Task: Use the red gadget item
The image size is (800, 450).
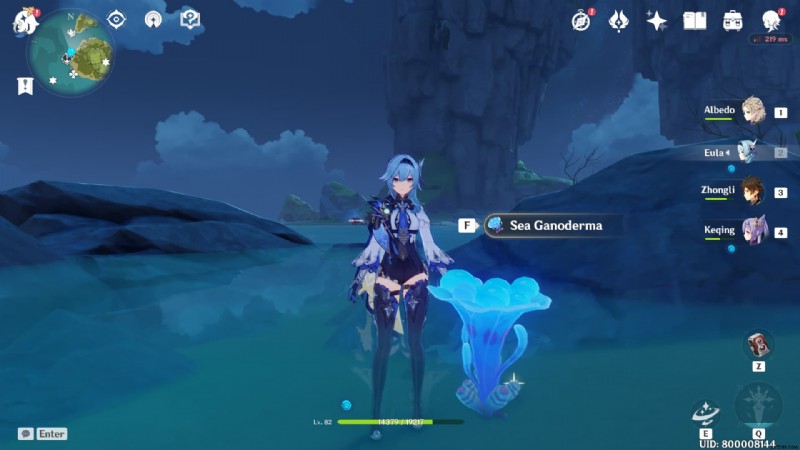Action: pyautogui.click(x=759, y=345)
